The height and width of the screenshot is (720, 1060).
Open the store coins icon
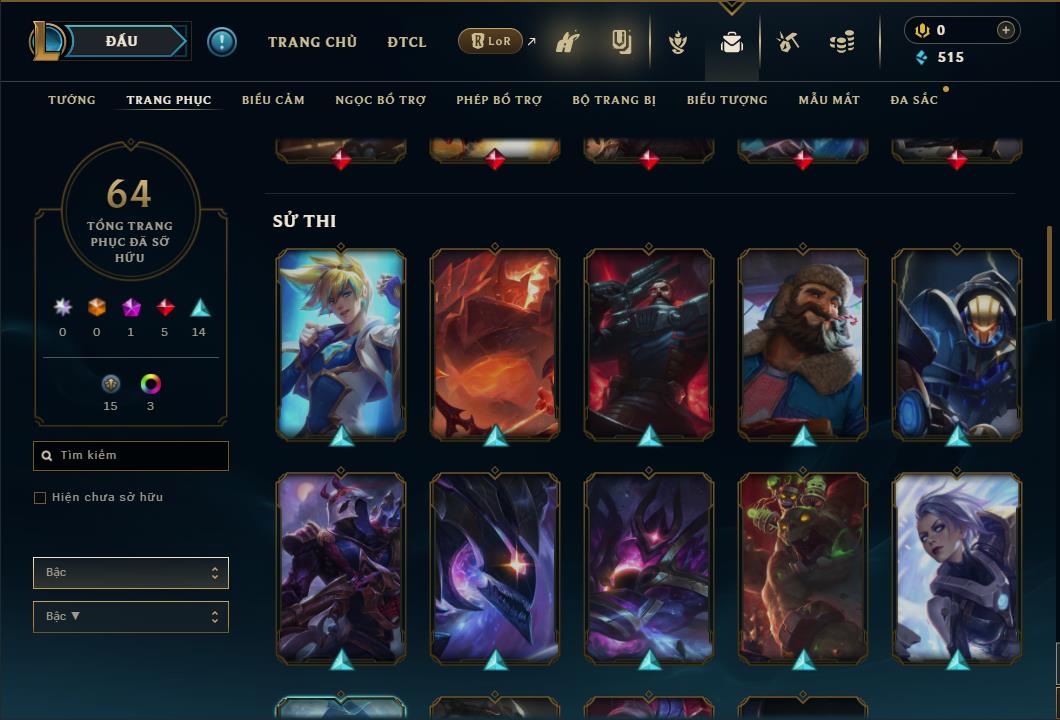pyautogui.click(x=842, y=42)
